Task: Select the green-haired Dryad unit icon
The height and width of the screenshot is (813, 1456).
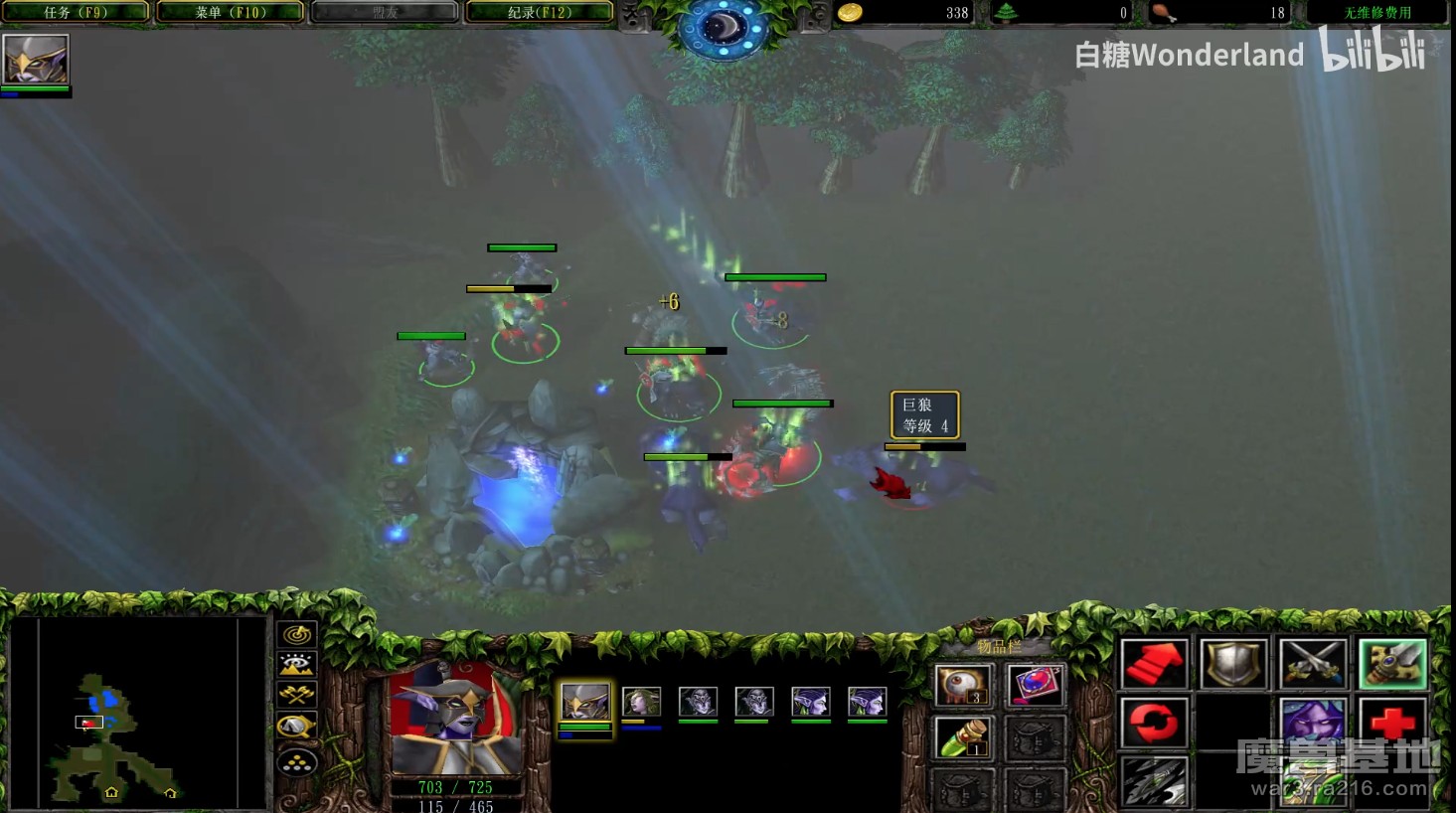Action: tap(641, 703)
